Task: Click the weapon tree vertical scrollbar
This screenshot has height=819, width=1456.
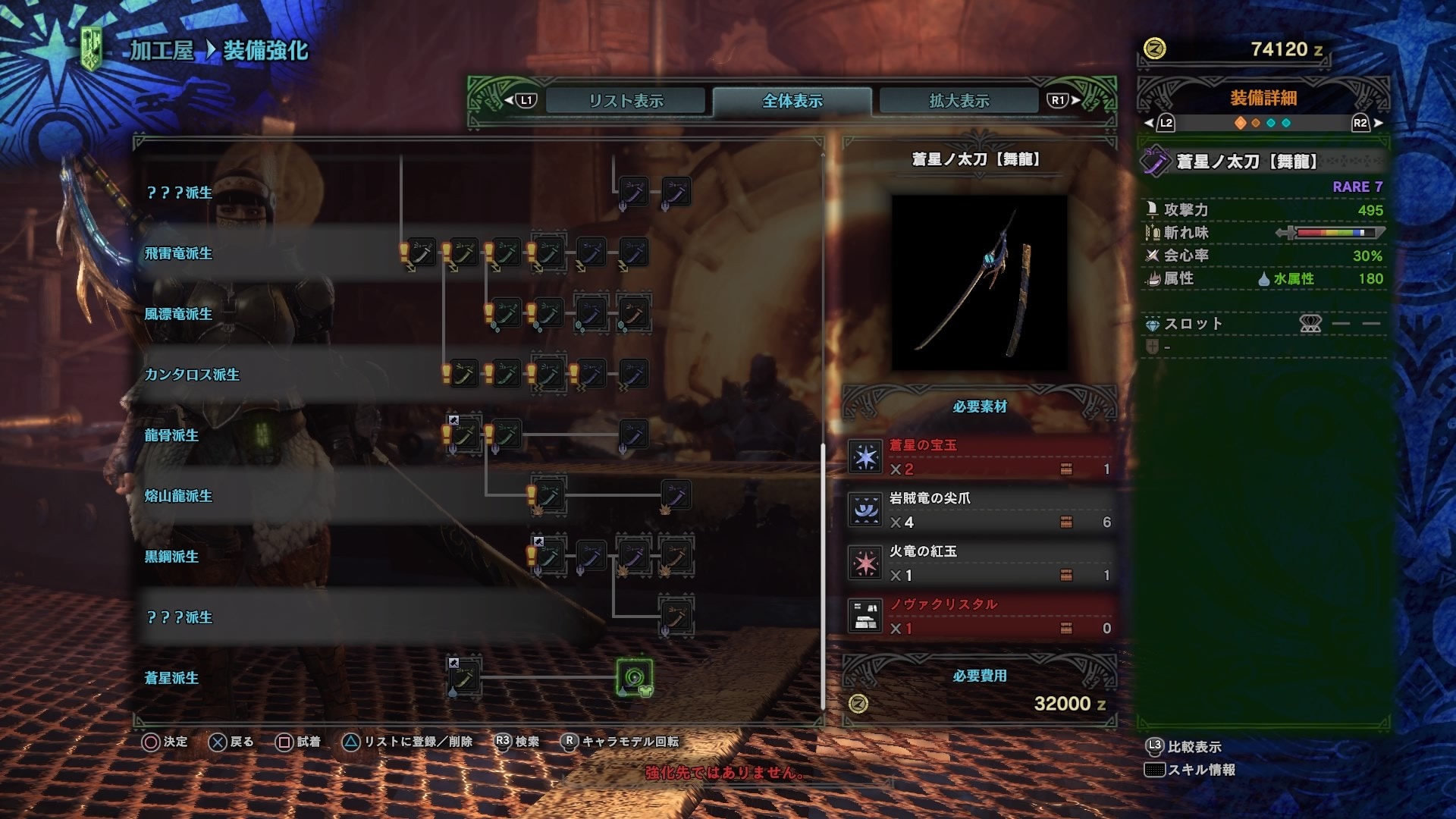Action: pos(824,576)
